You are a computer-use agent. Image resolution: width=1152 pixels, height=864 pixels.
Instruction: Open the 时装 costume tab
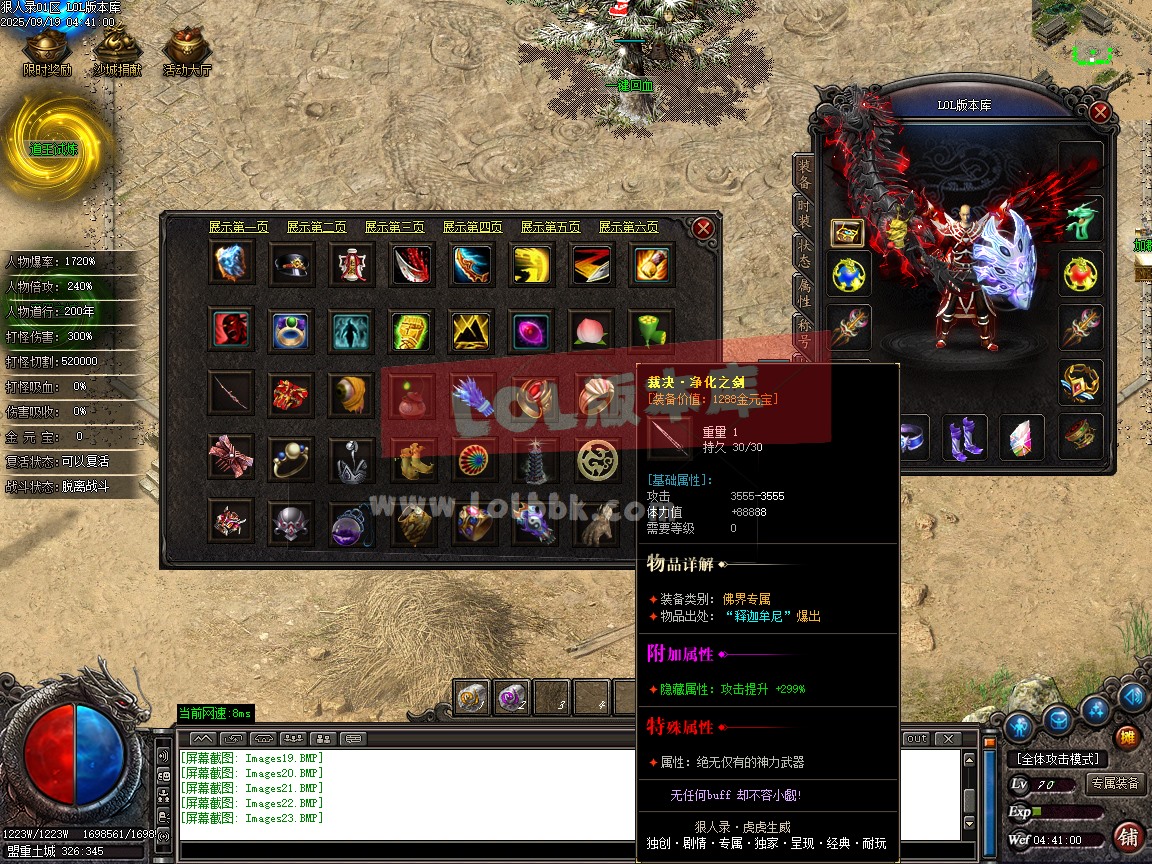804,212
